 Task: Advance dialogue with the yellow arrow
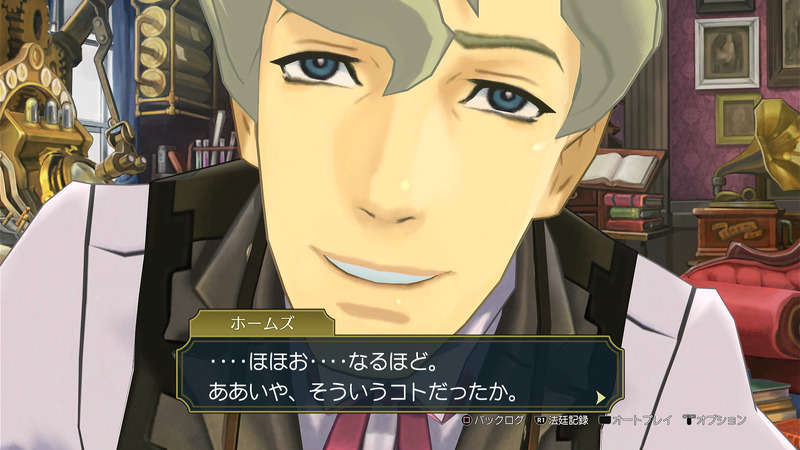pyautogui.click(x=600, y=395)
